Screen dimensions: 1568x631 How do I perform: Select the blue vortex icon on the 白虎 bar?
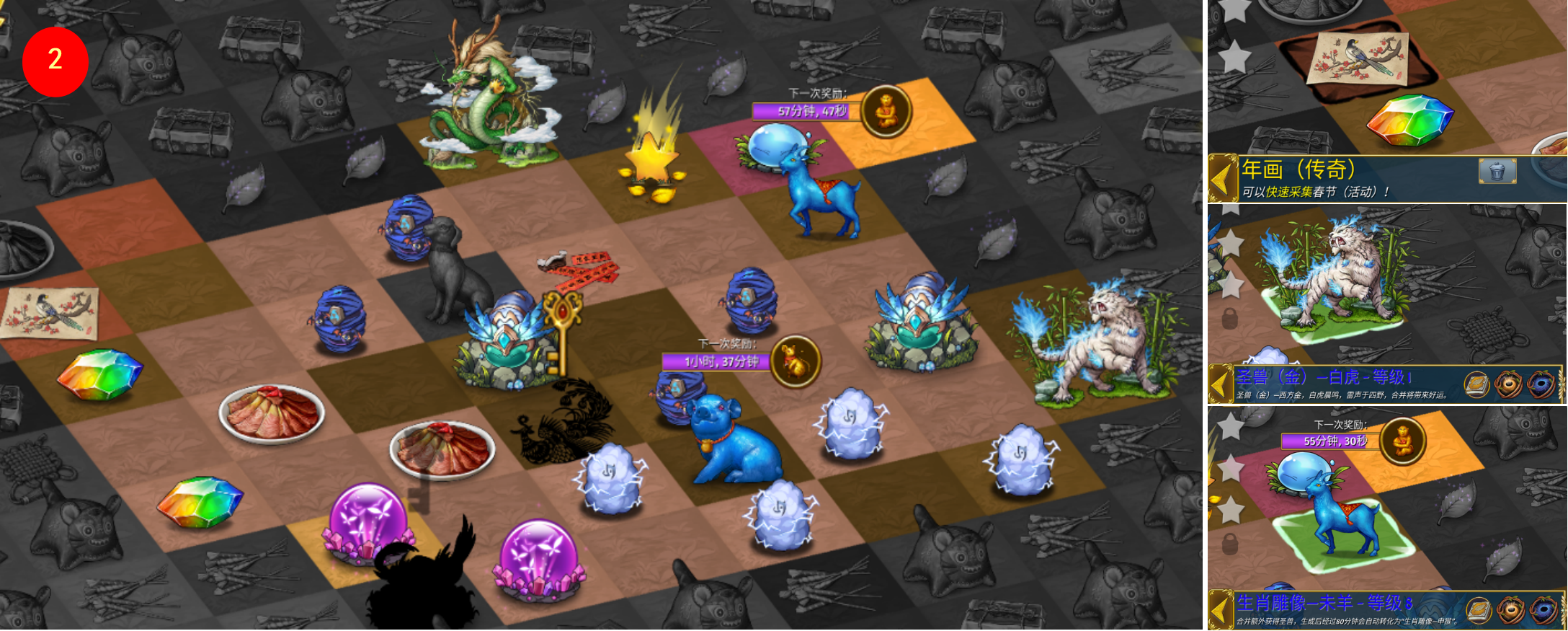coord(1541,384)
